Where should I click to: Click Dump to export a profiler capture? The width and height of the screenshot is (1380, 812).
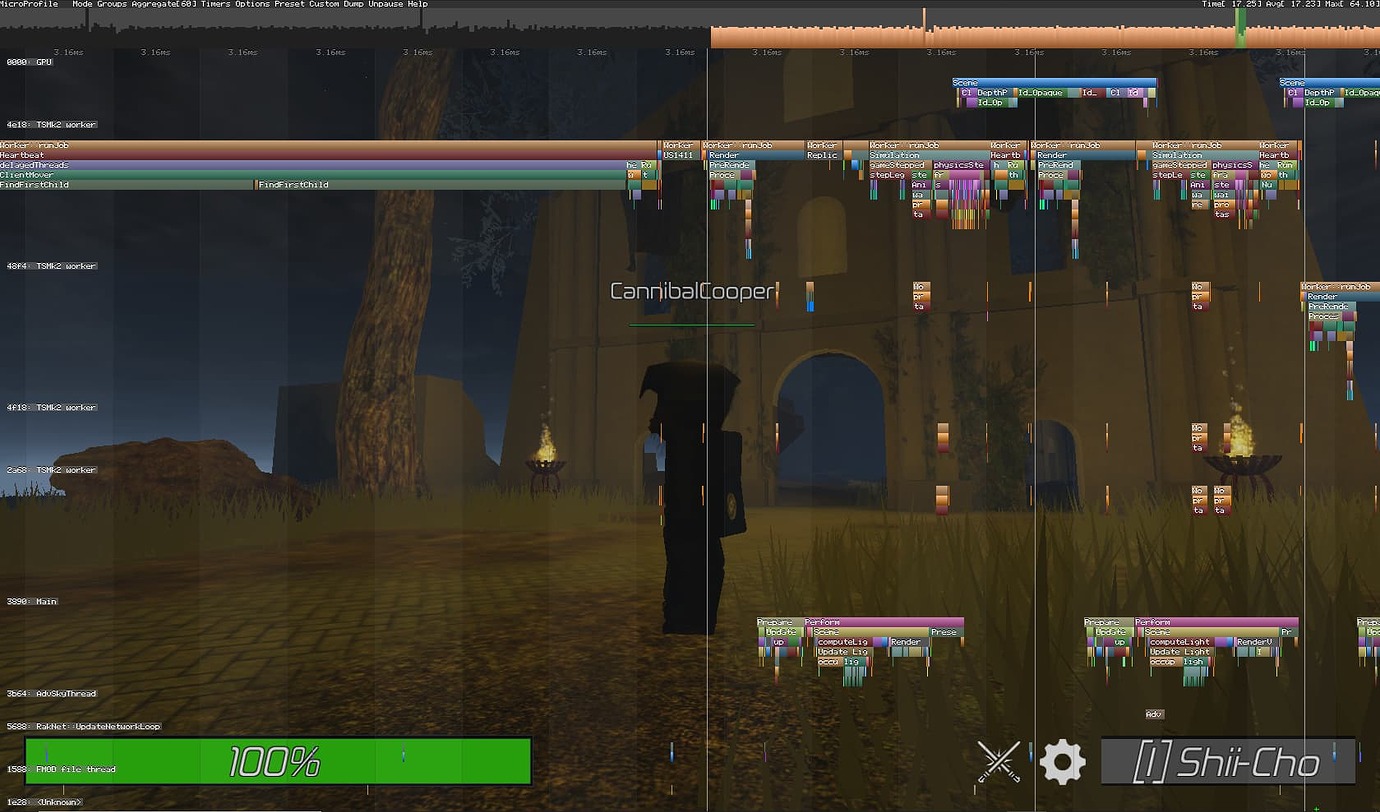click(355, 4)
